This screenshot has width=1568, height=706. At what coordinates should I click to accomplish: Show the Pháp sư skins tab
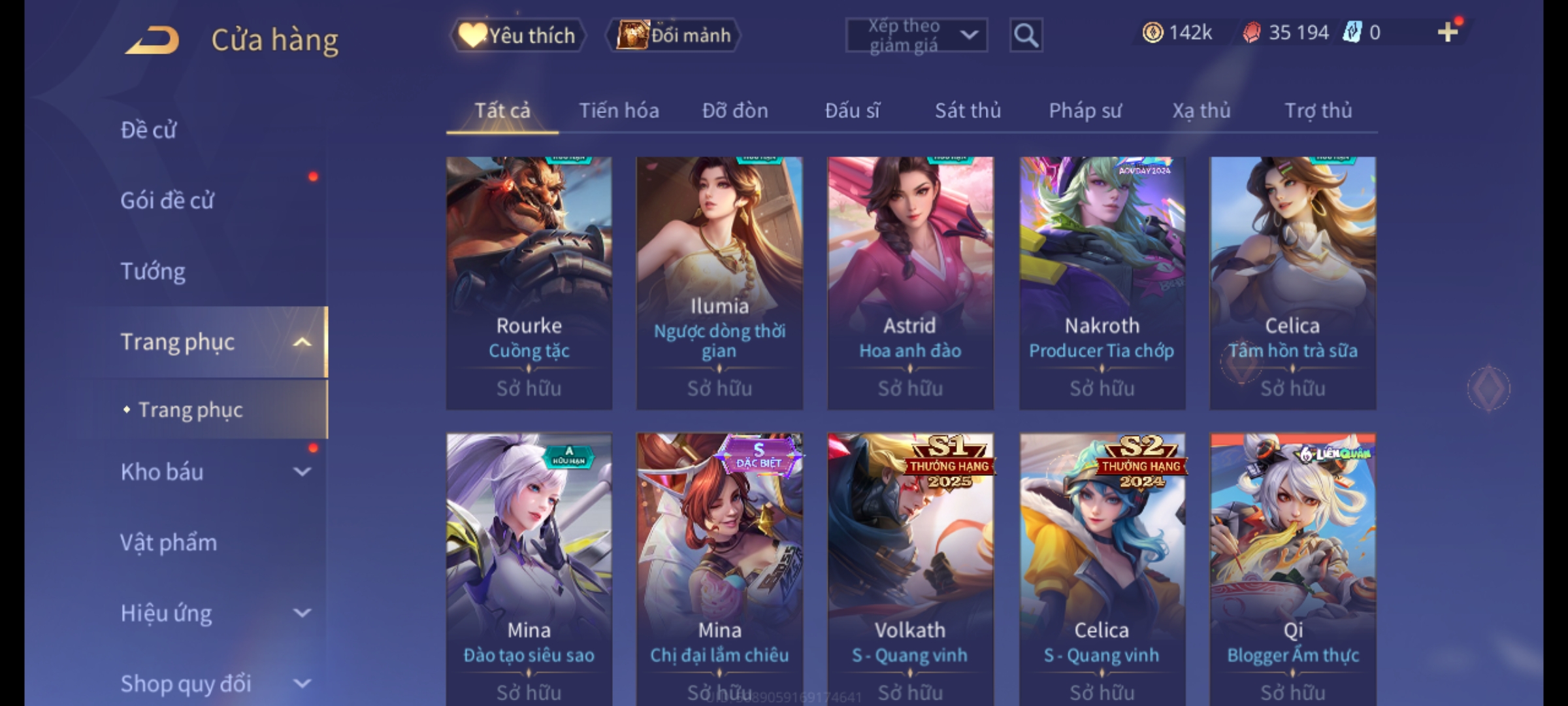tap(1085, 110)
